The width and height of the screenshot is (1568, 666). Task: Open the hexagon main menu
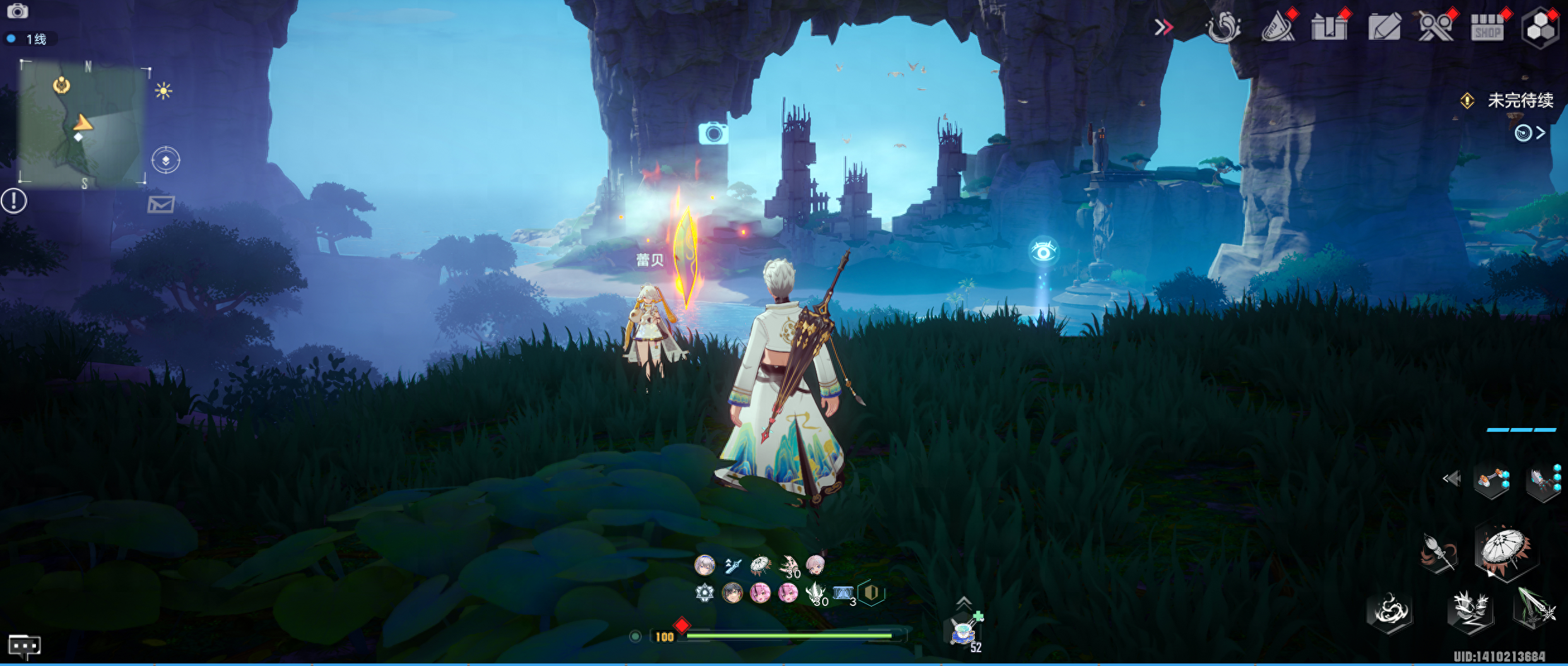point(1540,28)
